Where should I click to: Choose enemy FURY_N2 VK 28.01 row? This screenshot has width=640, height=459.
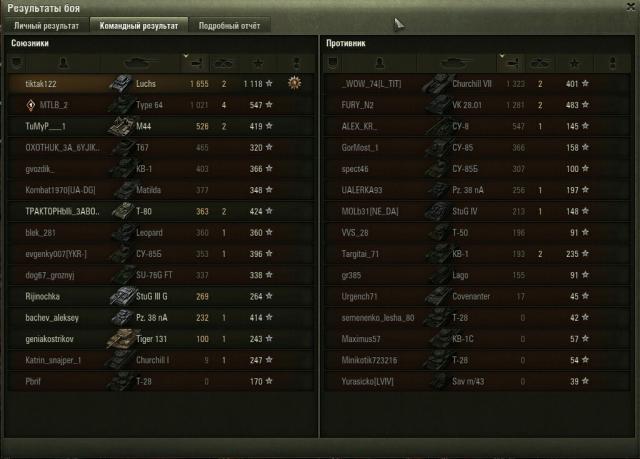pyautogui.click(x=470, y=105)
